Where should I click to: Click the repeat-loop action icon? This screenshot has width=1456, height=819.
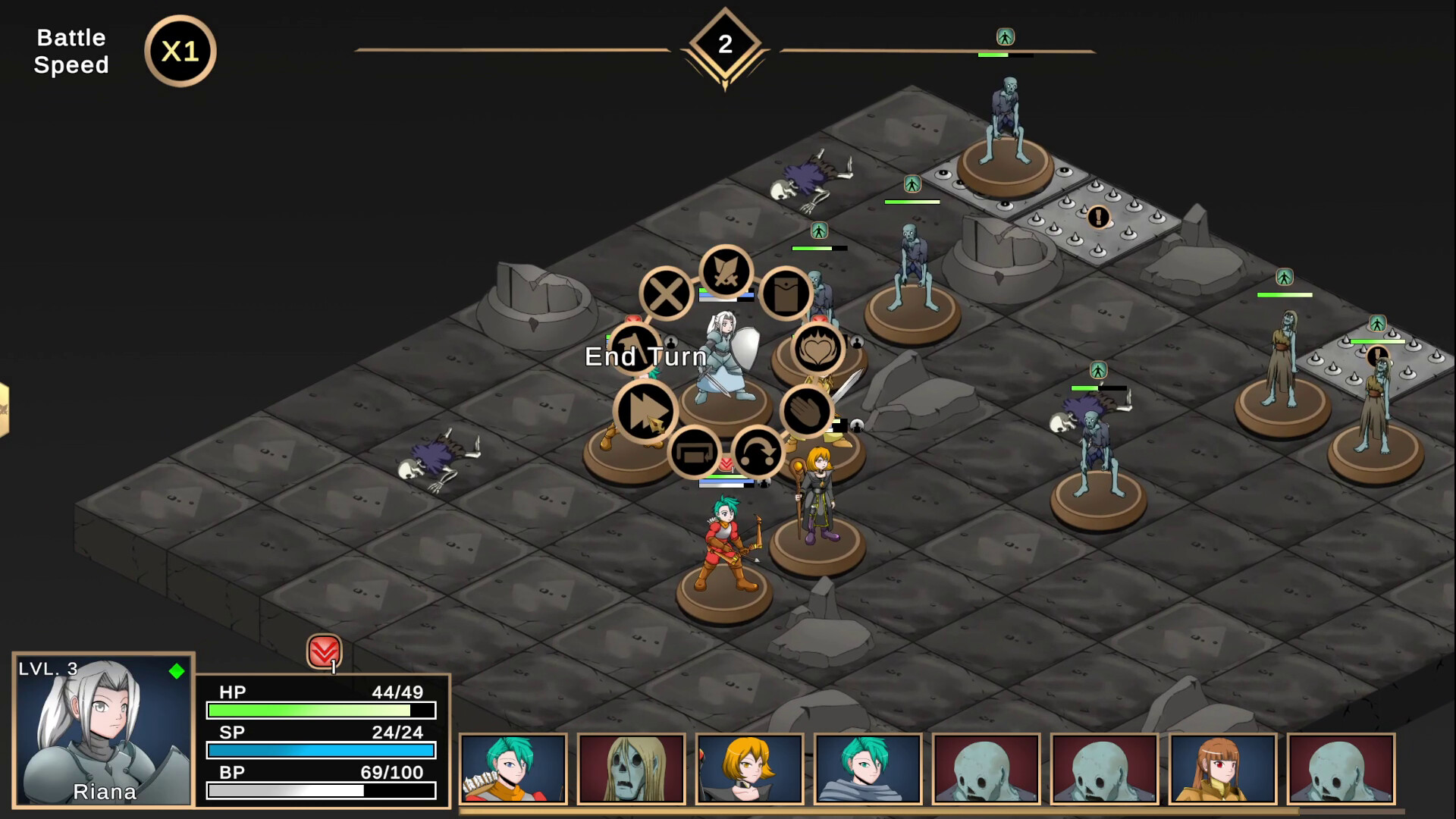point(695,450)
